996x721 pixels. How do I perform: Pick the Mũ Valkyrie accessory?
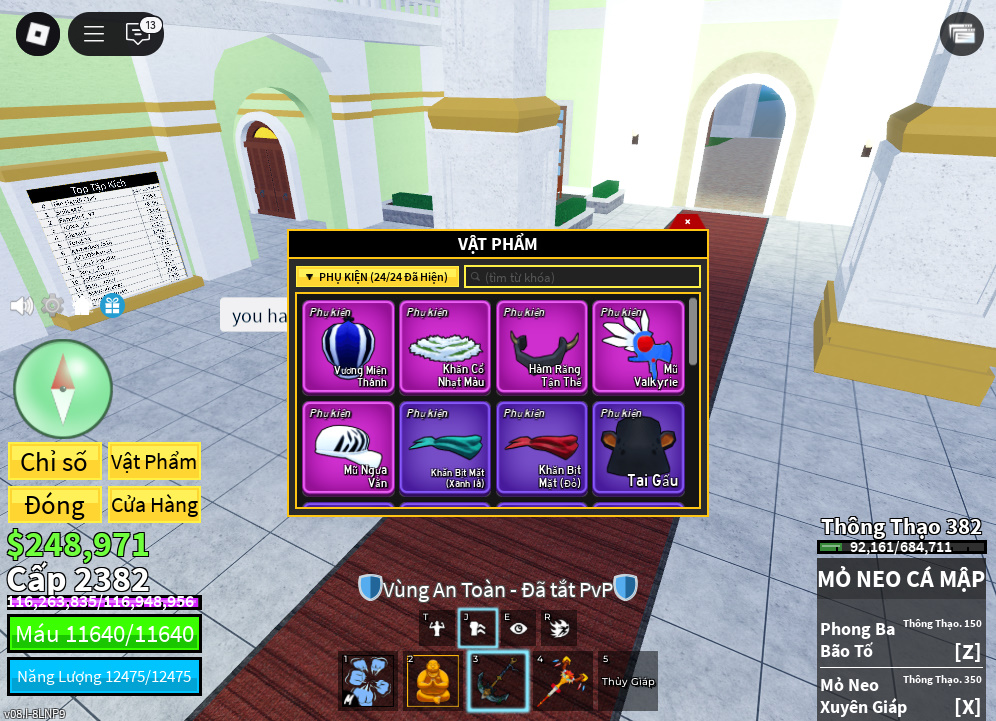638,347
